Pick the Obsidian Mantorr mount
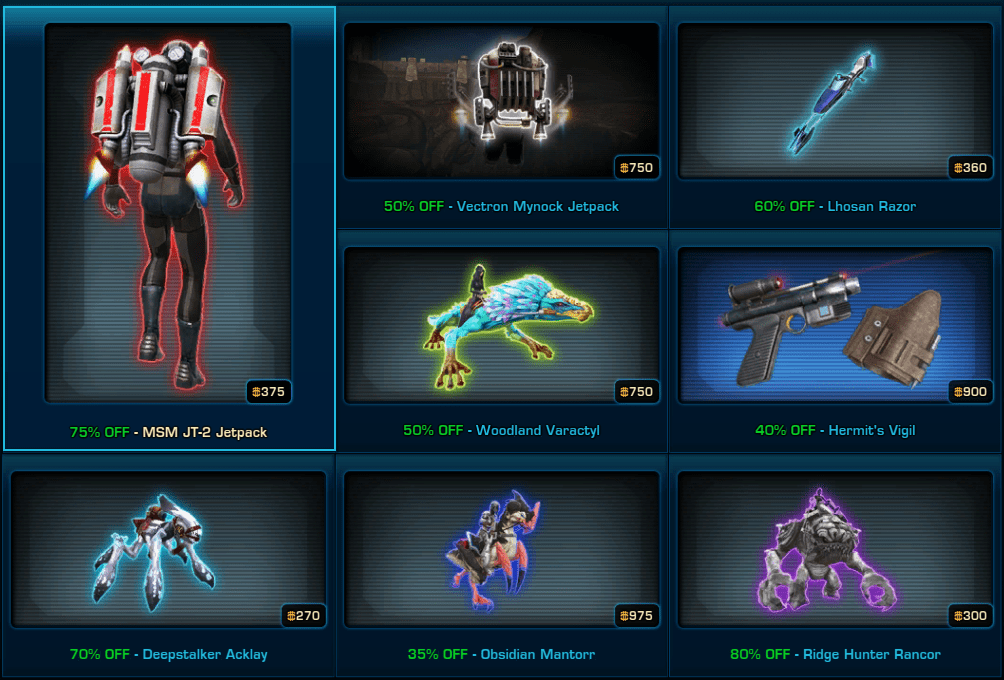 point(501,549)
